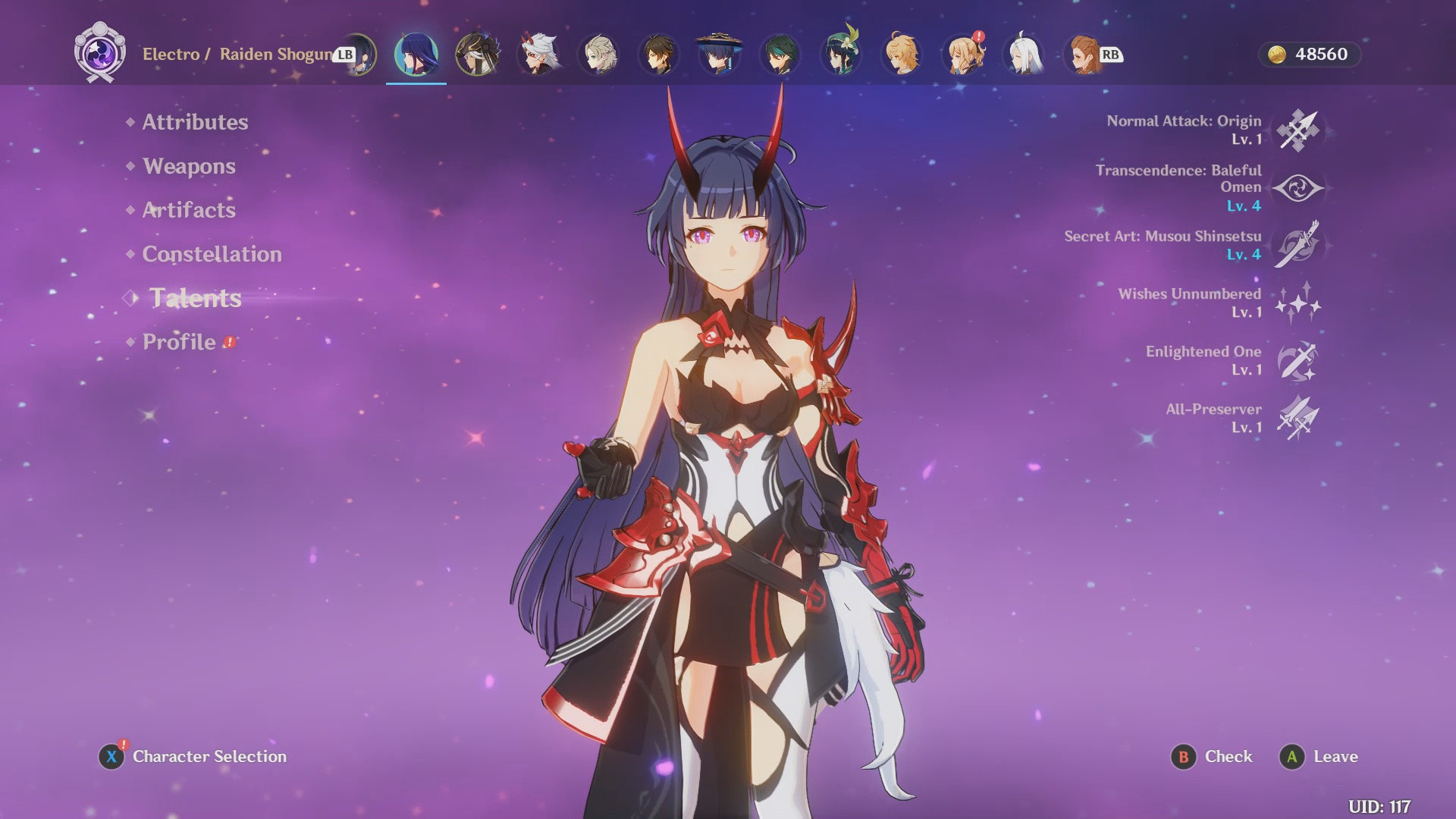Switch to Wanderer with the wide hat

[719, 55]
